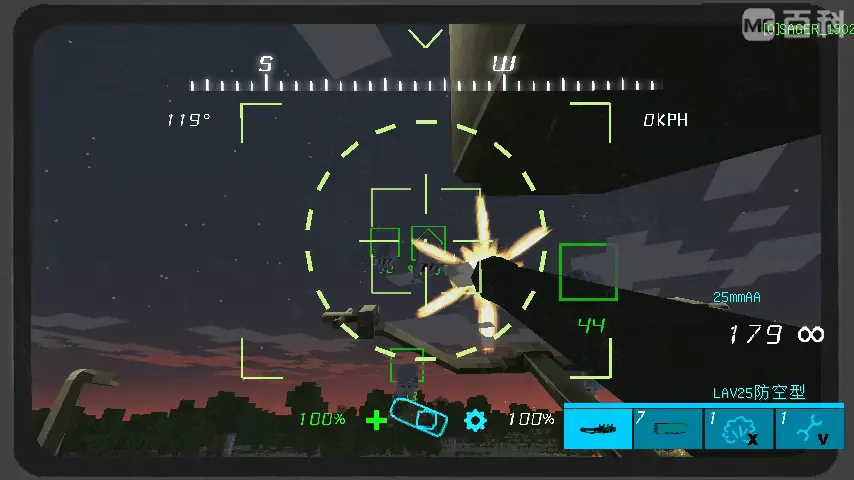Choose the missile slot with 7 rounds

pos(668,428)
